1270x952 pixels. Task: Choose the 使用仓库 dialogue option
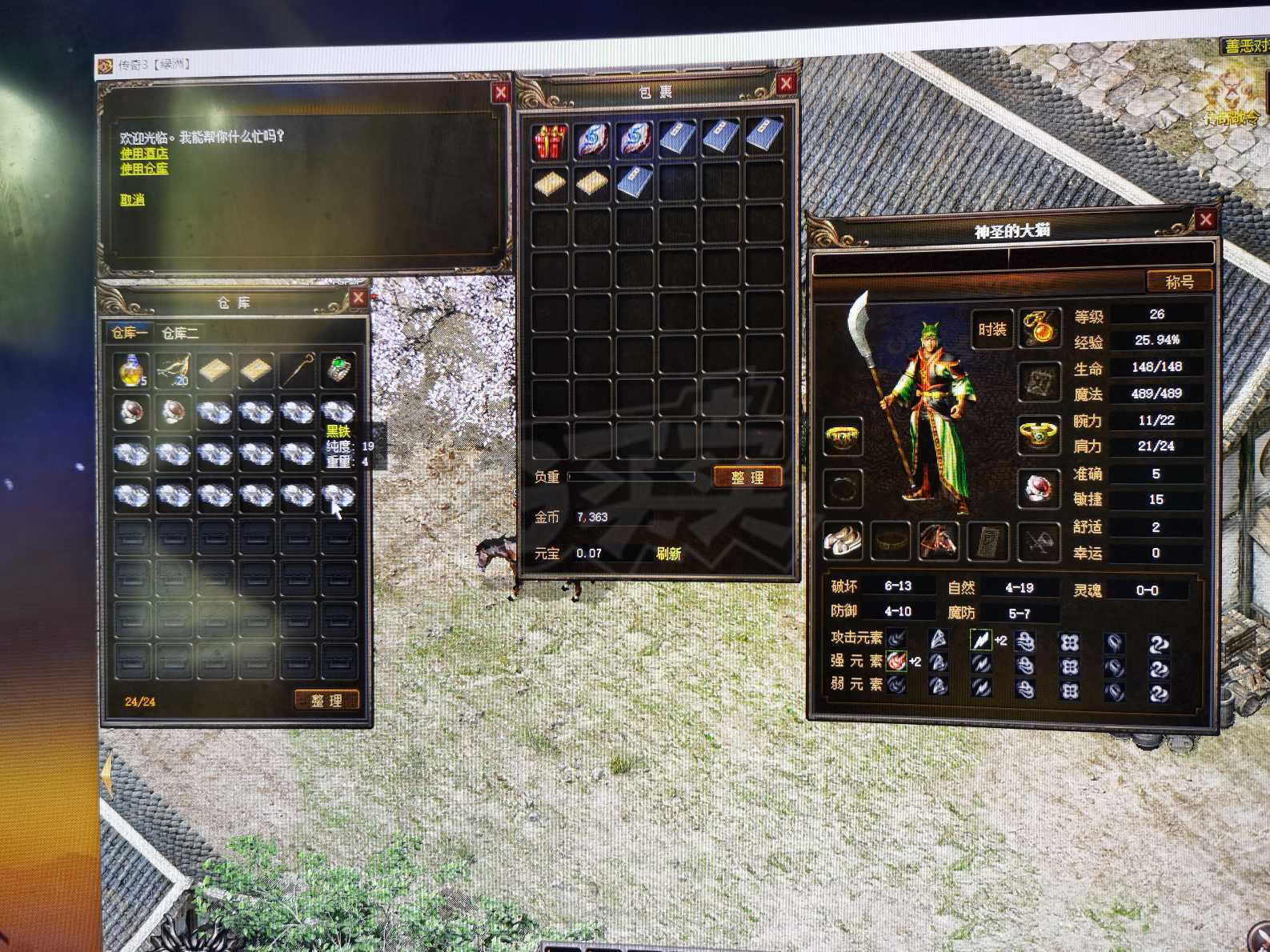[144, 169]
